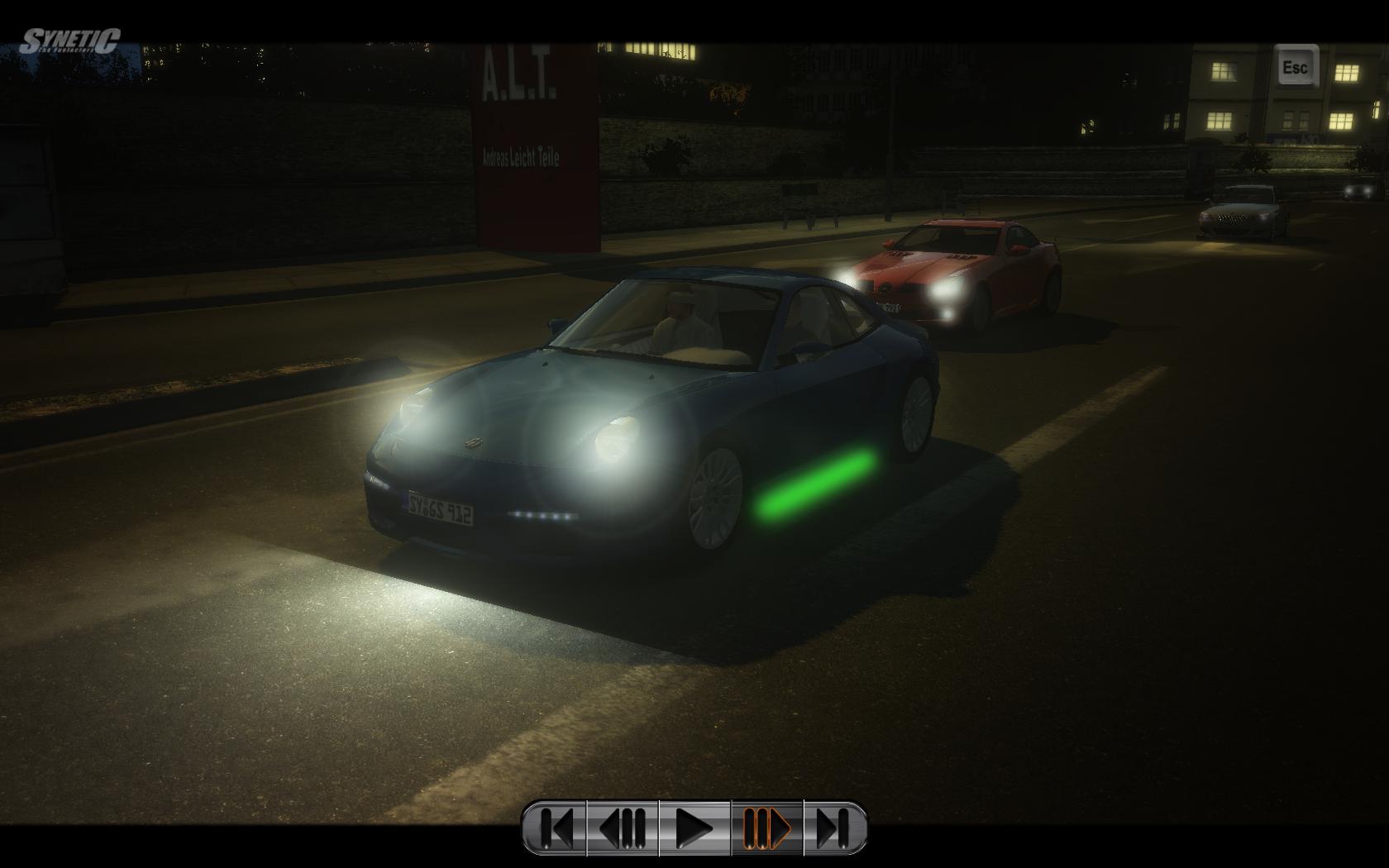Activate the highlighted slow-motion forward button
This screenshot has height=868, width=1389.
[766, 827]
